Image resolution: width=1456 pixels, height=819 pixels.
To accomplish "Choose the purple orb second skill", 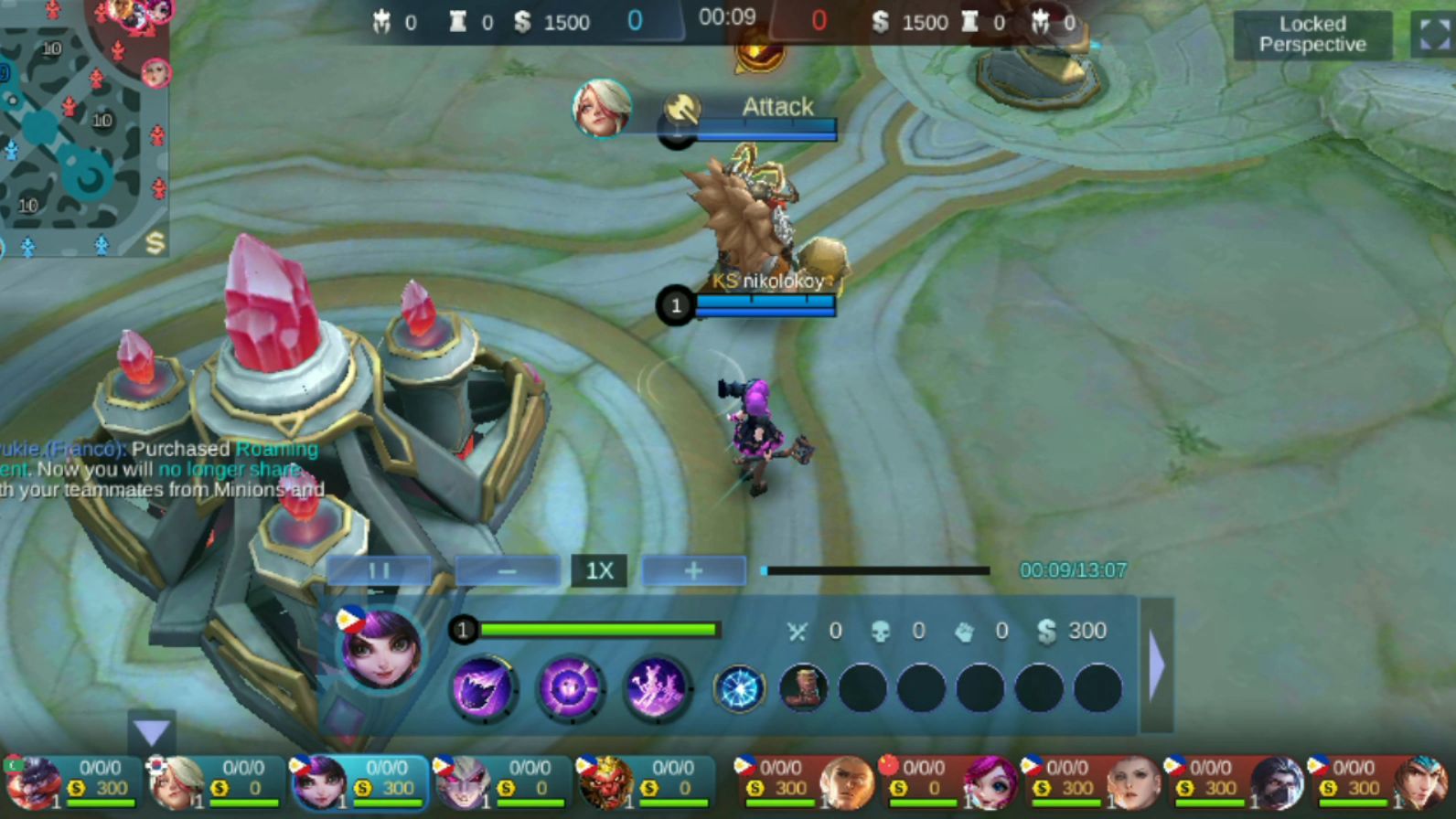I will click(x=569, y=687).
